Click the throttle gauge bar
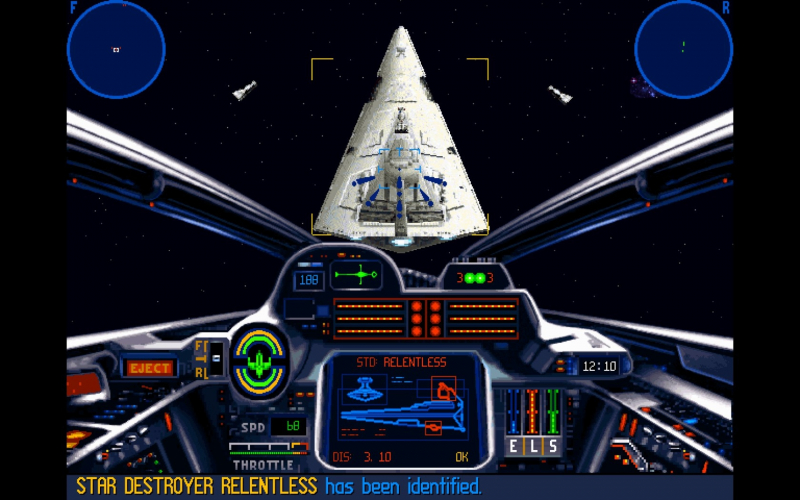 click(263, 448)
